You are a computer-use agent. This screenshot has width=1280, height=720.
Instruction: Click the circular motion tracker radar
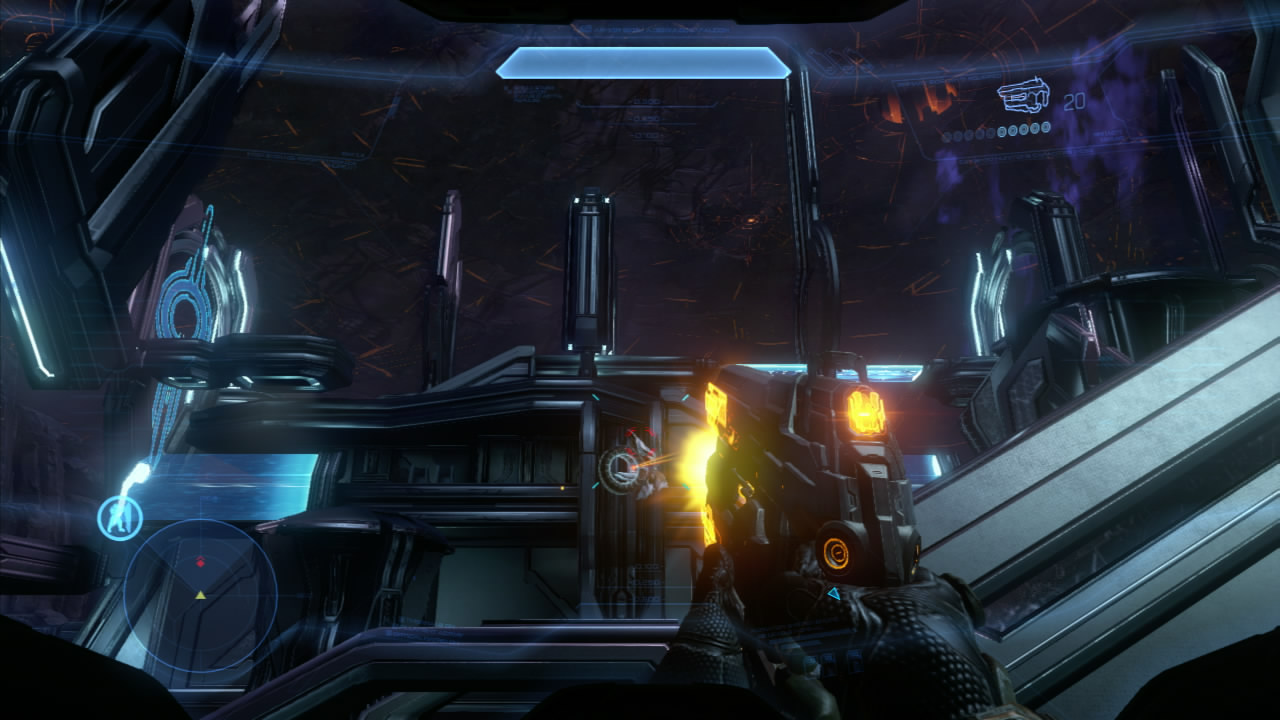pyautogui.click(x=200, y=594)
